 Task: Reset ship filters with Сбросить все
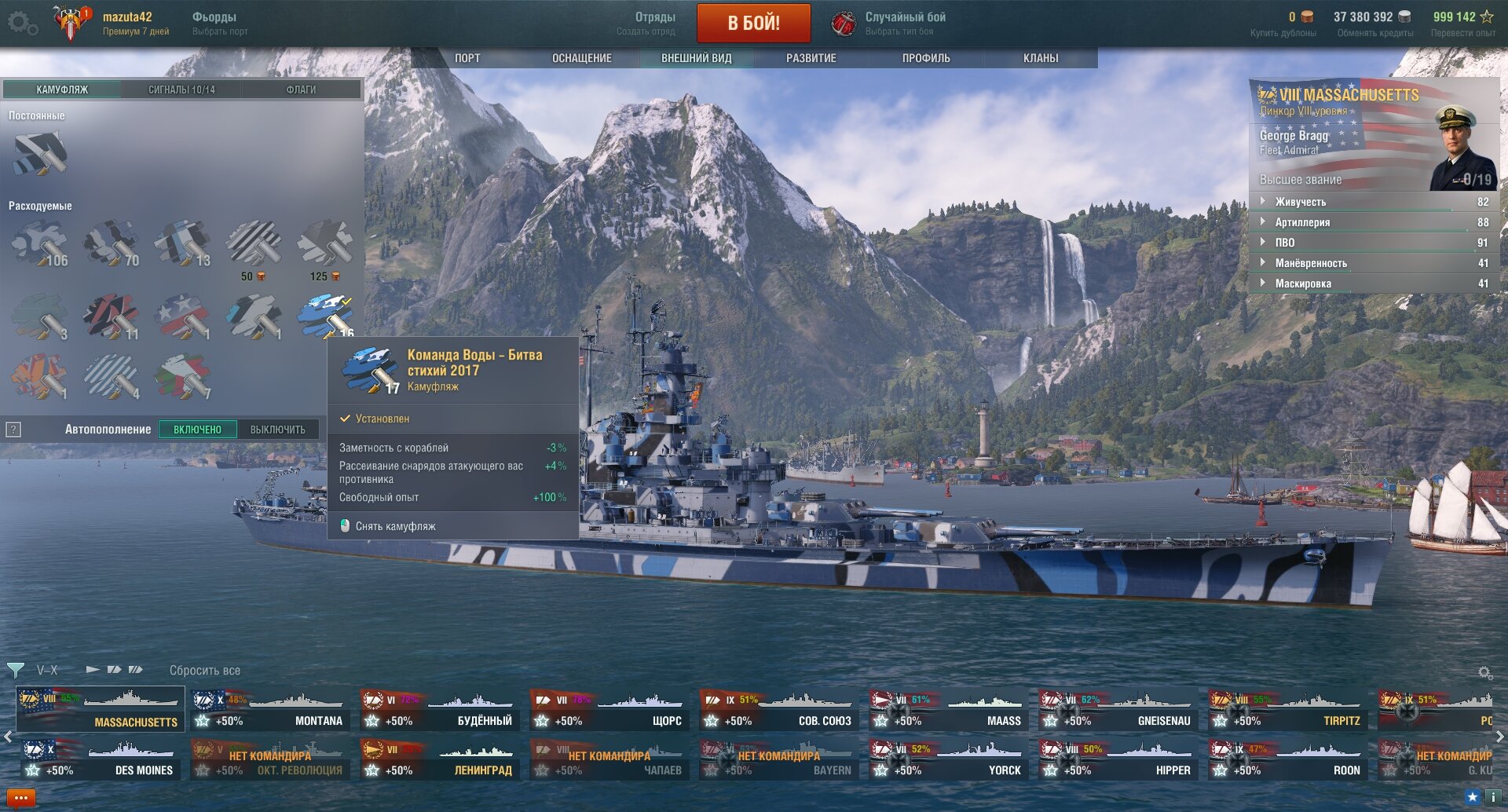click(205, 671)
